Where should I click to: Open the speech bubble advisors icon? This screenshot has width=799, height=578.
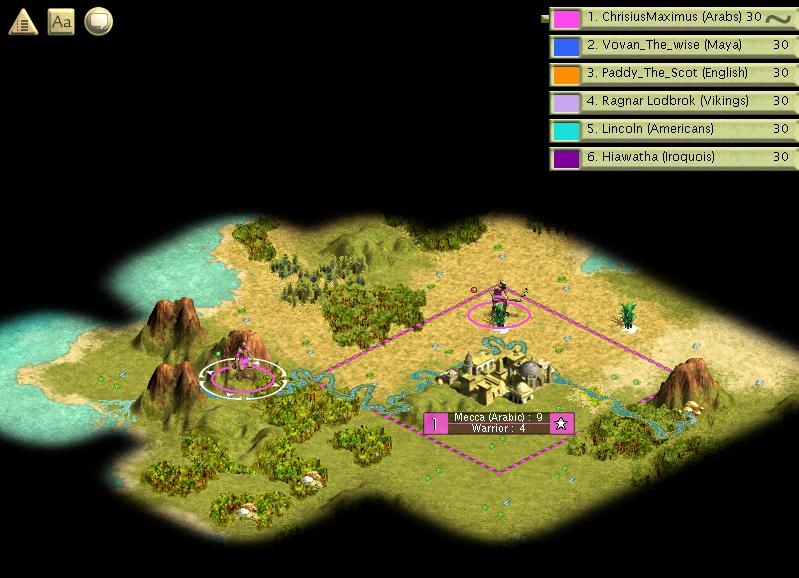(x=98, y=21)
